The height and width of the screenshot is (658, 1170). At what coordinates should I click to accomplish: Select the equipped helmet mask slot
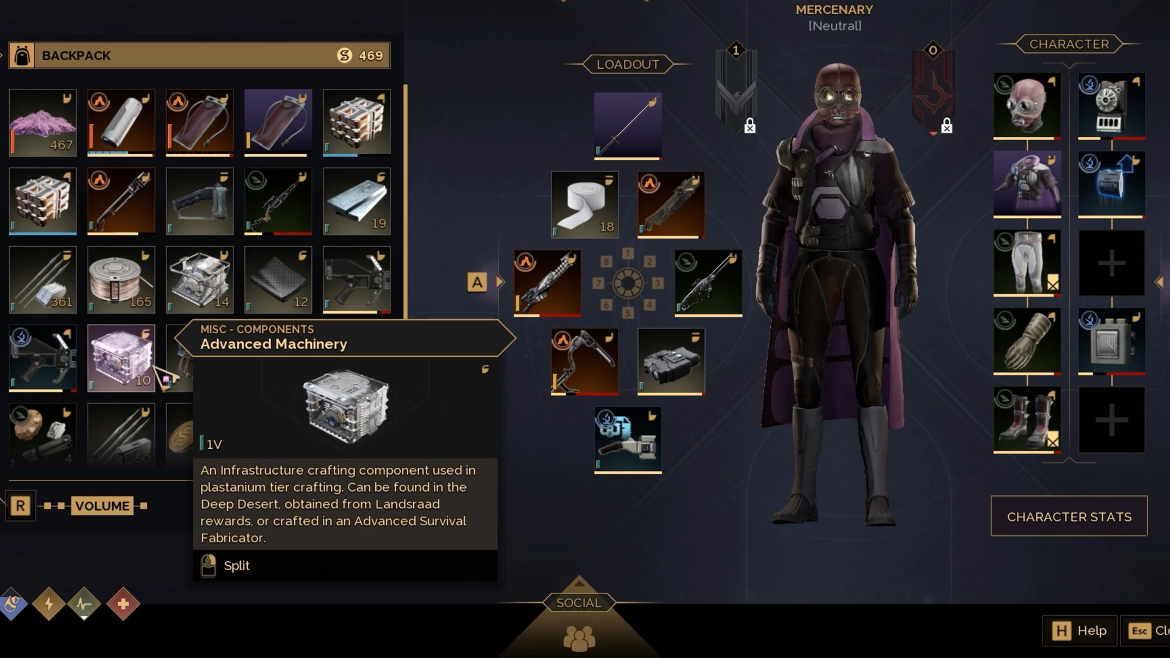1026,104
